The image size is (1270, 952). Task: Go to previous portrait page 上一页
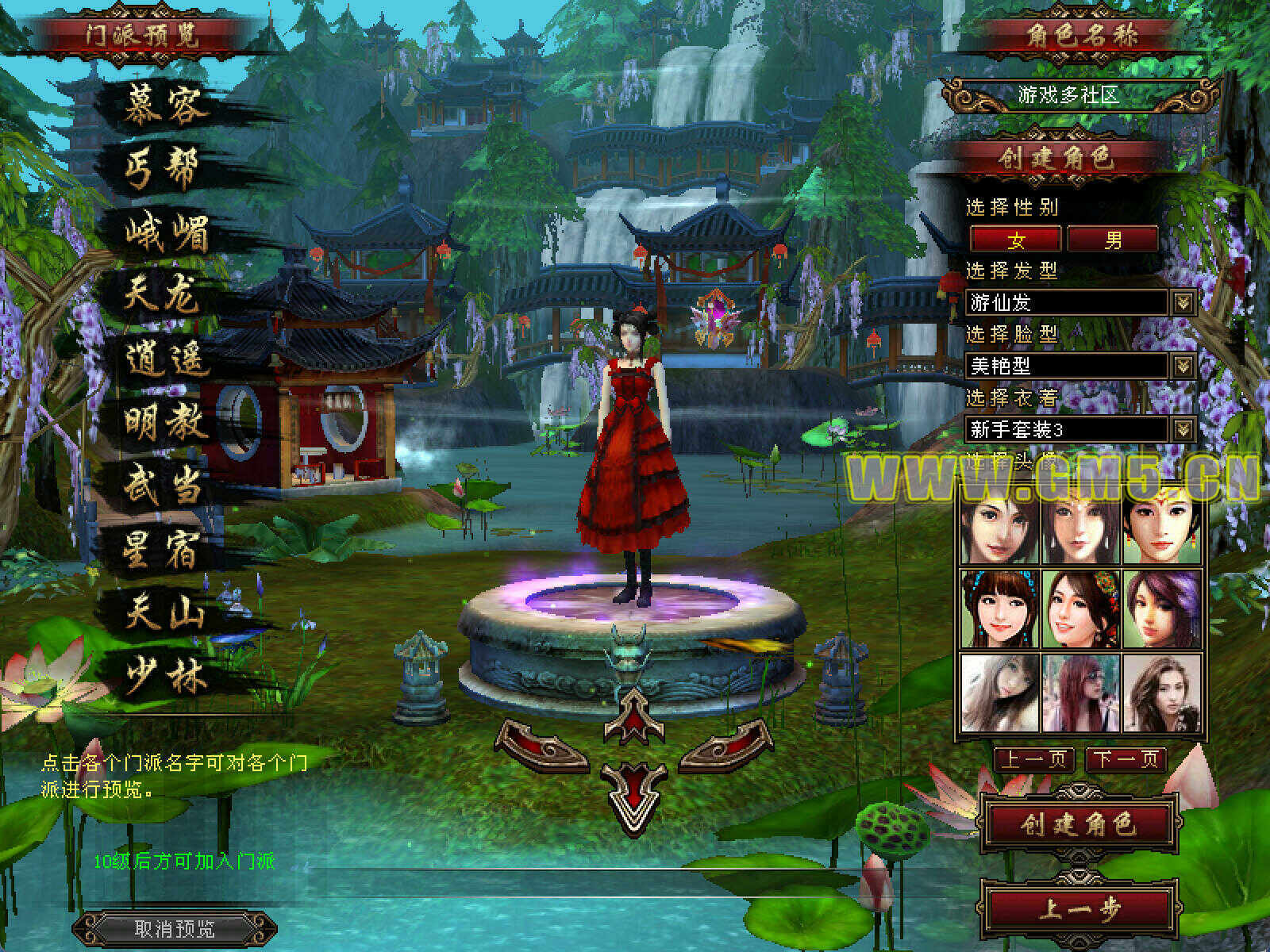[x=1034, y=759]
